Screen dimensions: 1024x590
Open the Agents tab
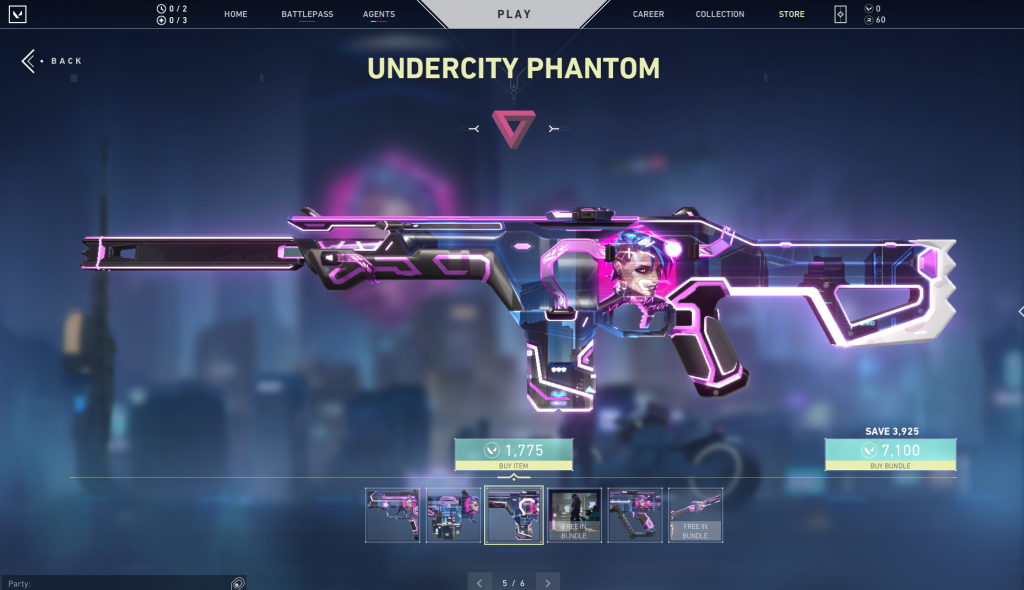[x=379, y=15]
